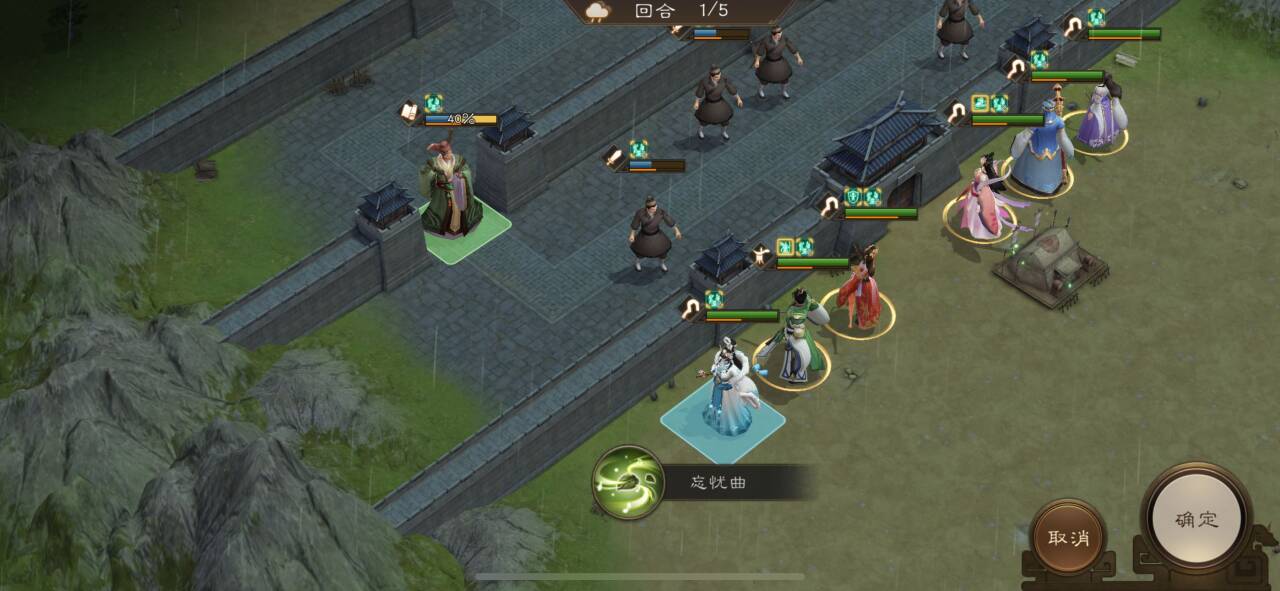1280x591 pixels.
Task: Select the 忘忧曲 skill icon
Action: 628,482
